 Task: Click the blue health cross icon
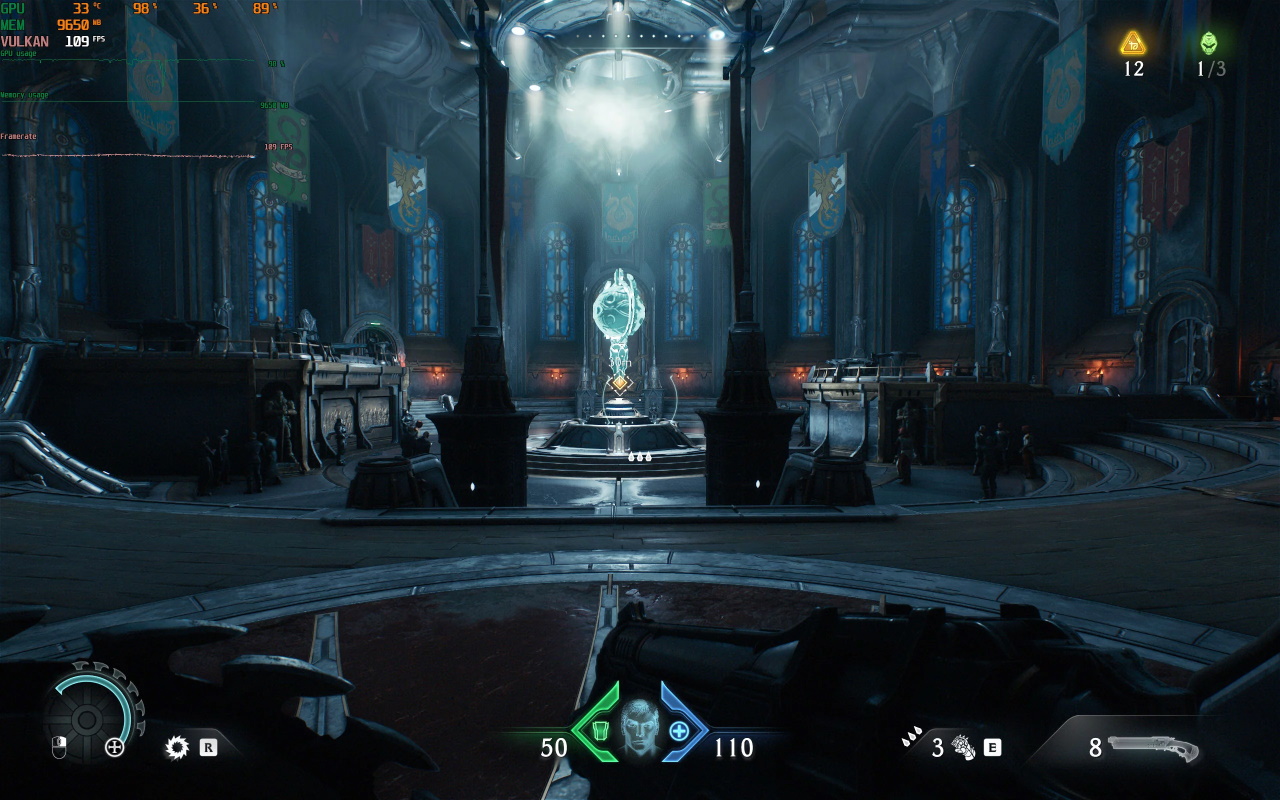(678, 731)
